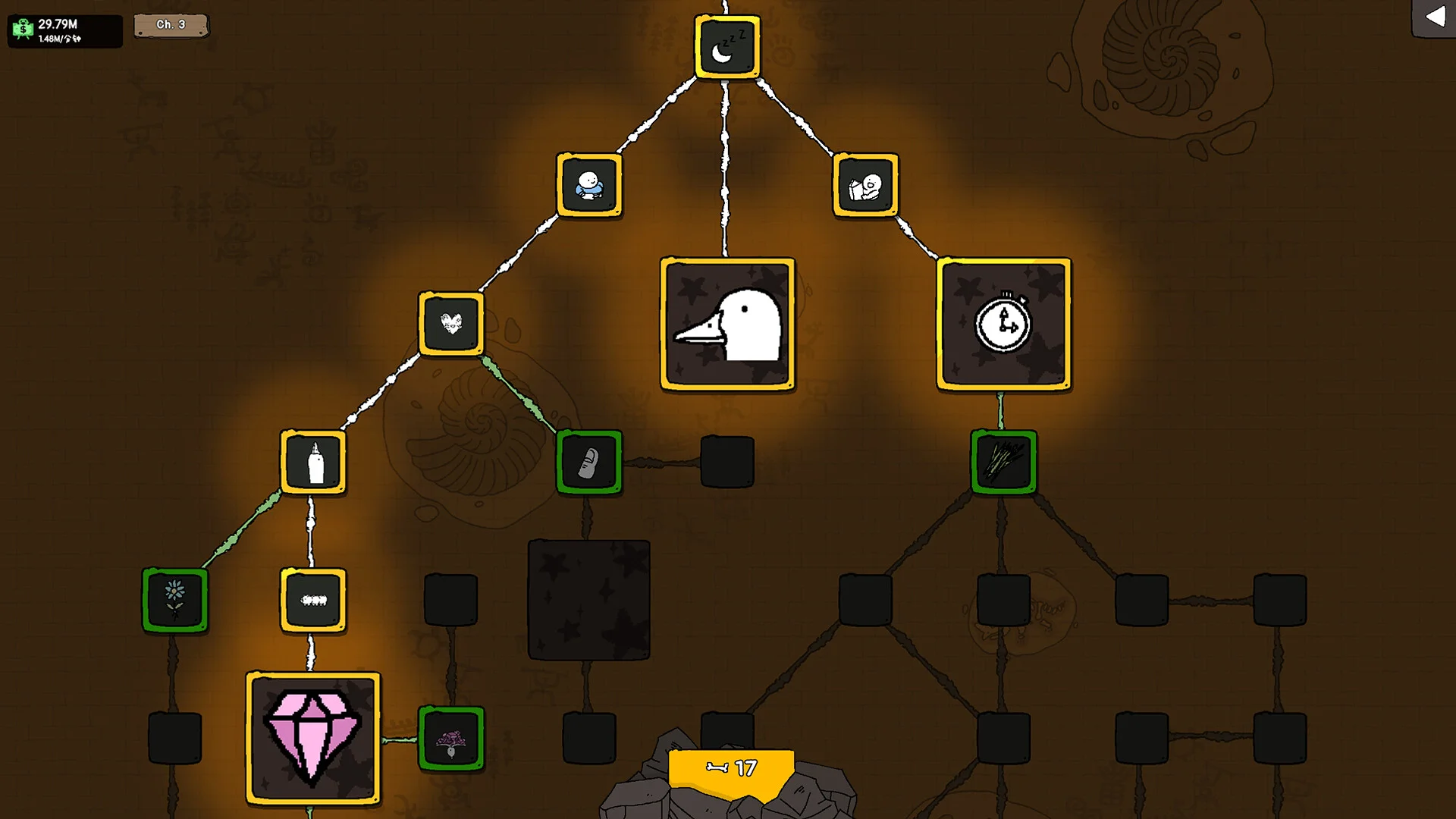Select the purple radish skill node
This screenshot has width=1456, height=819.
[x=451, y=738]
